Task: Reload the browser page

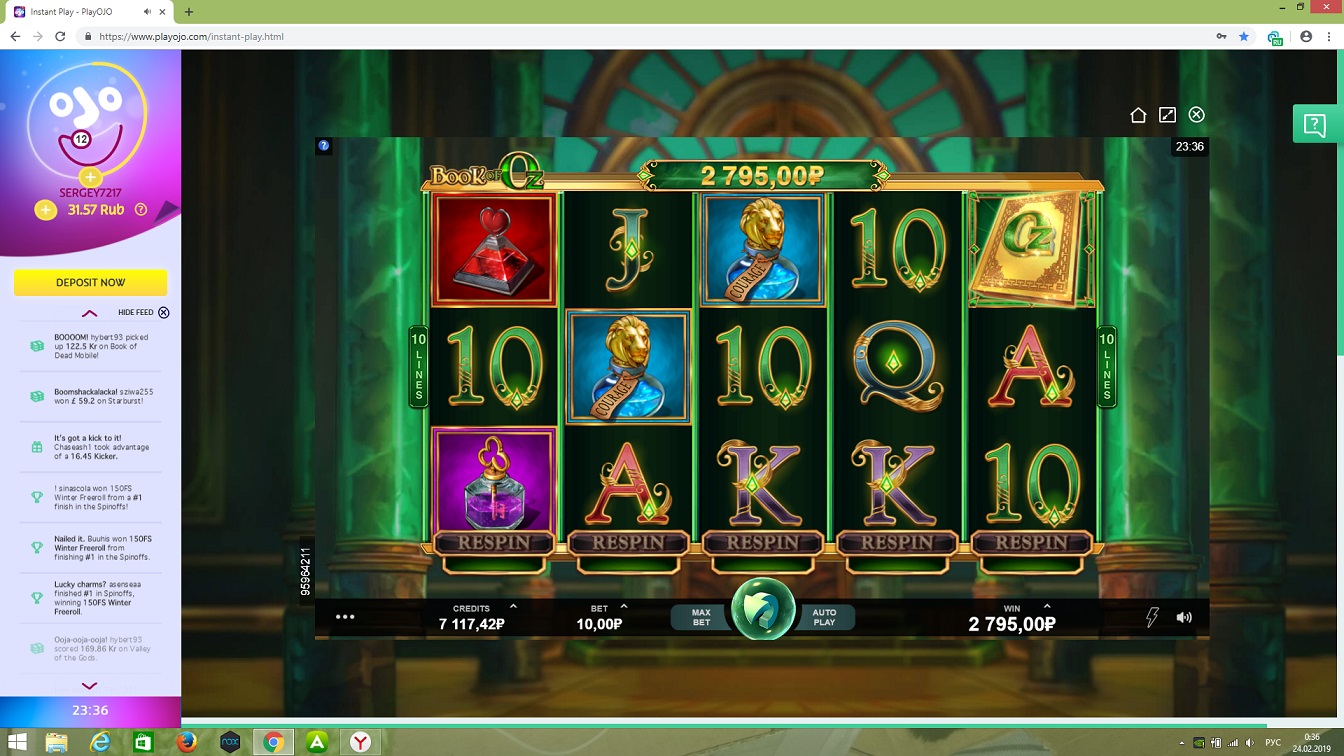Action: [x=60, y=36]
